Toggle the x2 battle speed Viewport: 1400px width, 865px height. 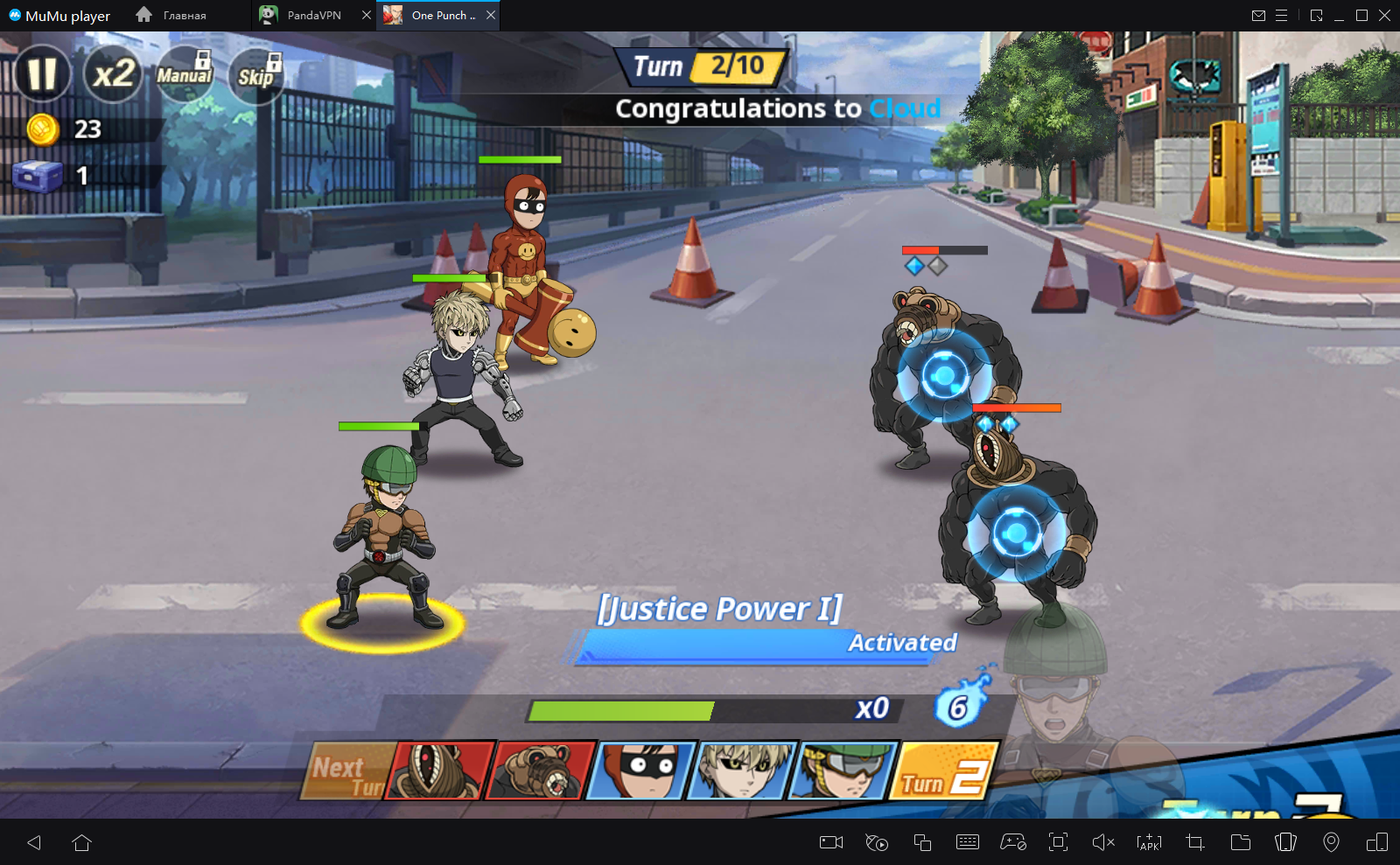[114, 74]
